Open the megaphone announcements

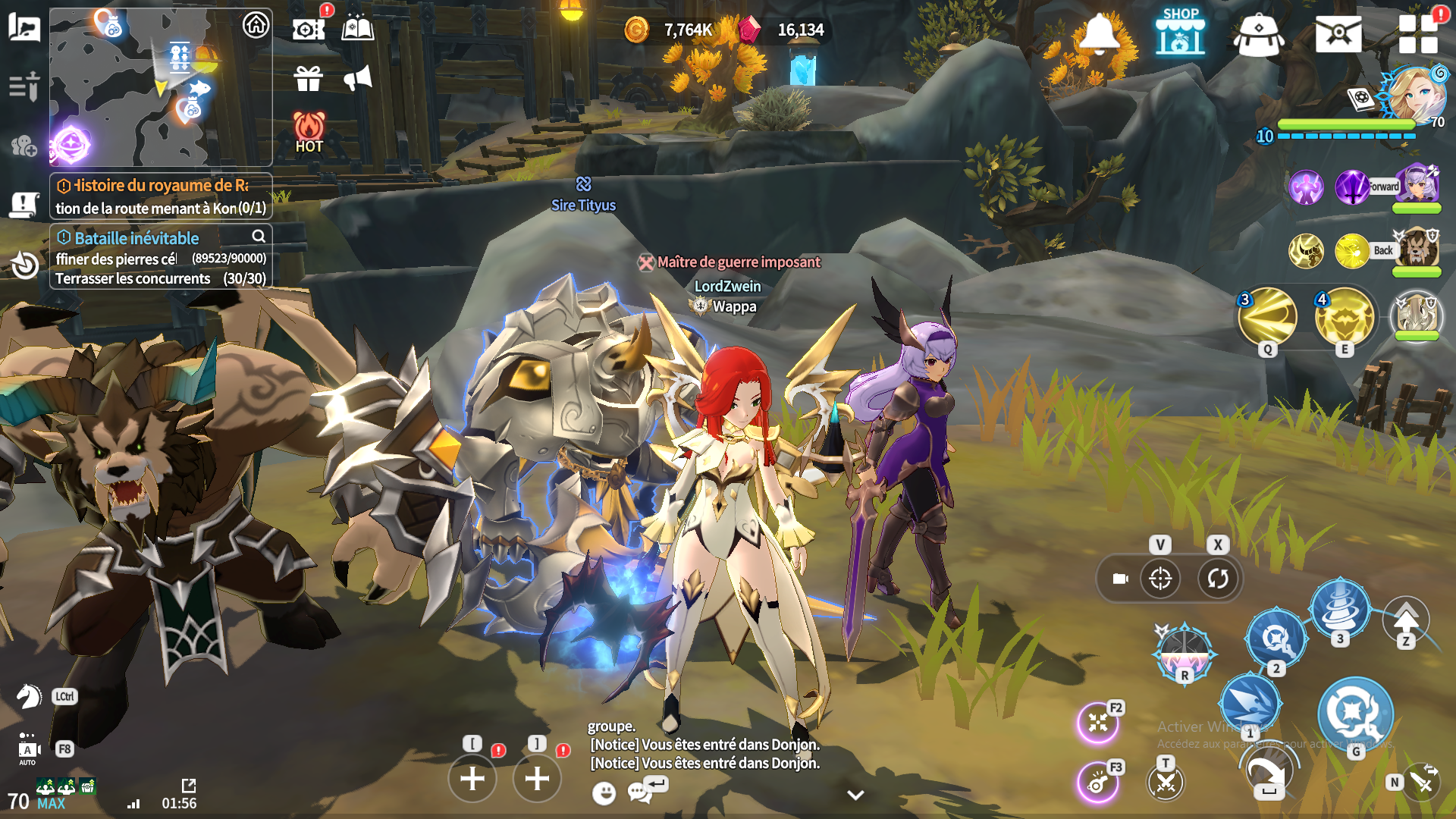tap(357, 78)
